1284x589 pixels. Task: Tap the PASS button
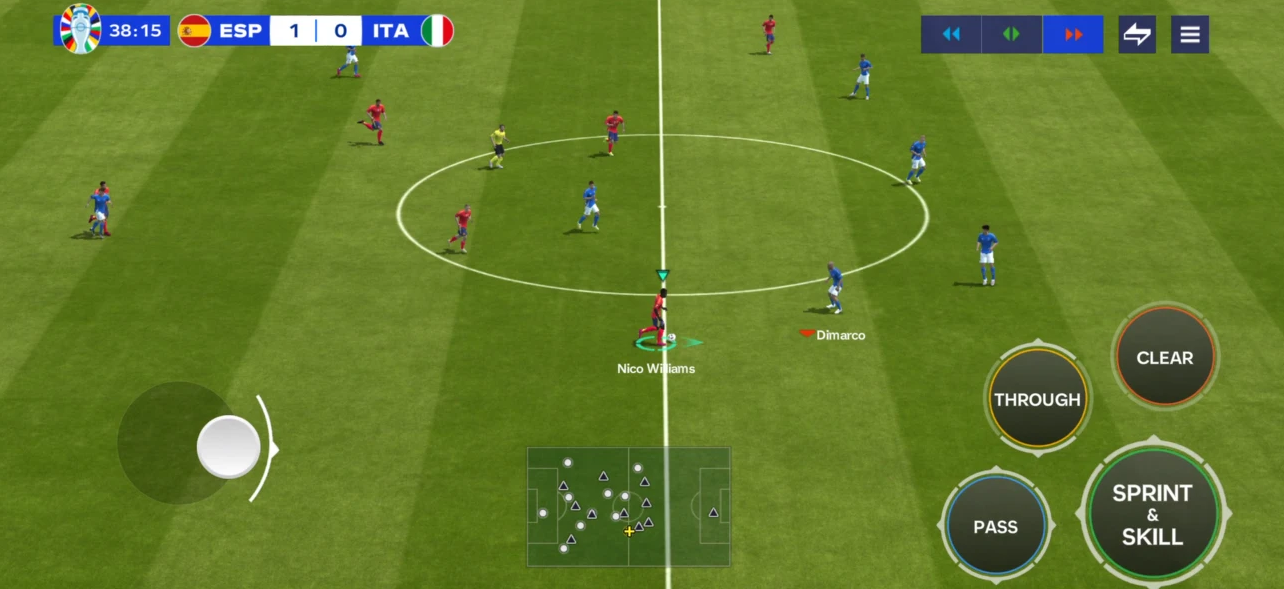coord(996,526)
